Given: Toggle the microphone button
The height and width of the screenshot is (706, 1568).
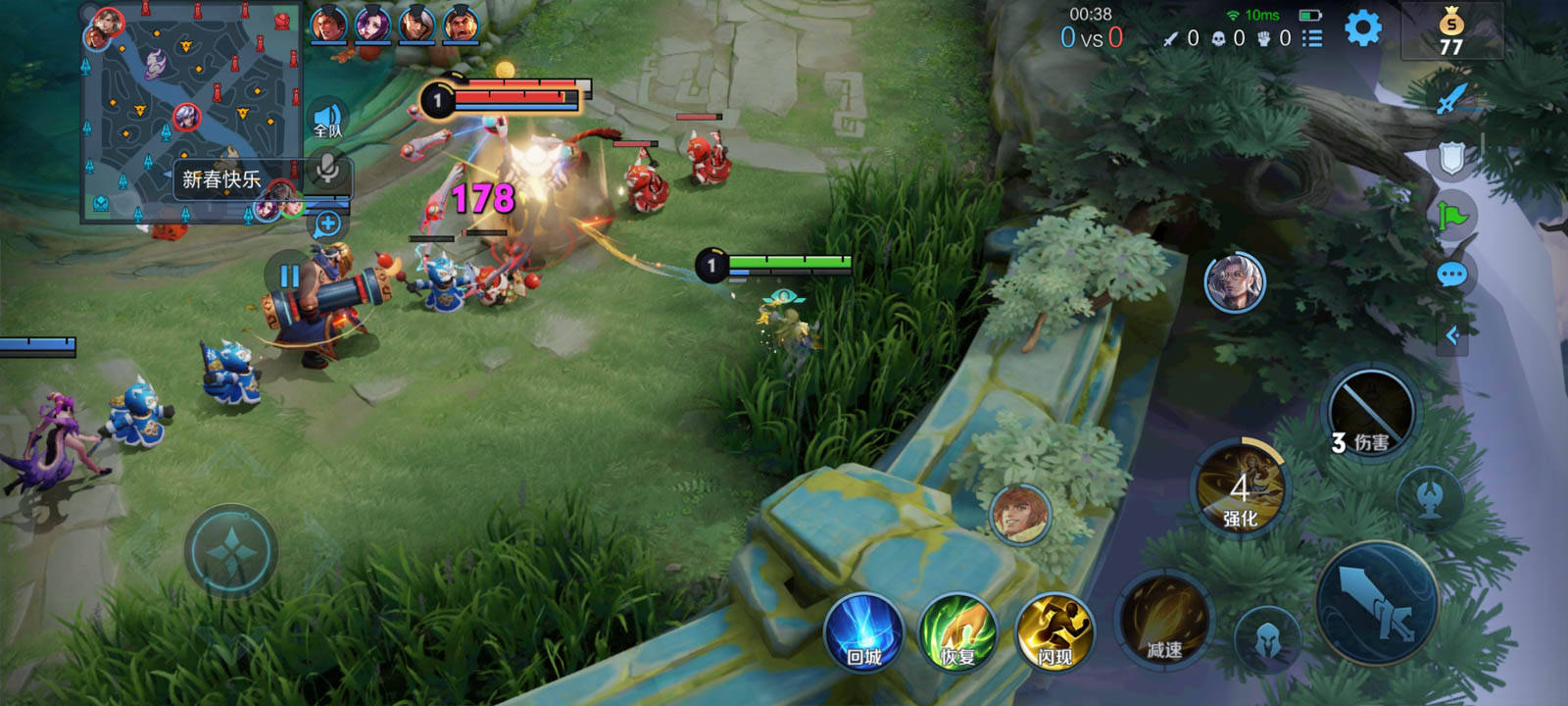Looking at the screenshot, I should click(x=327, y=171).
